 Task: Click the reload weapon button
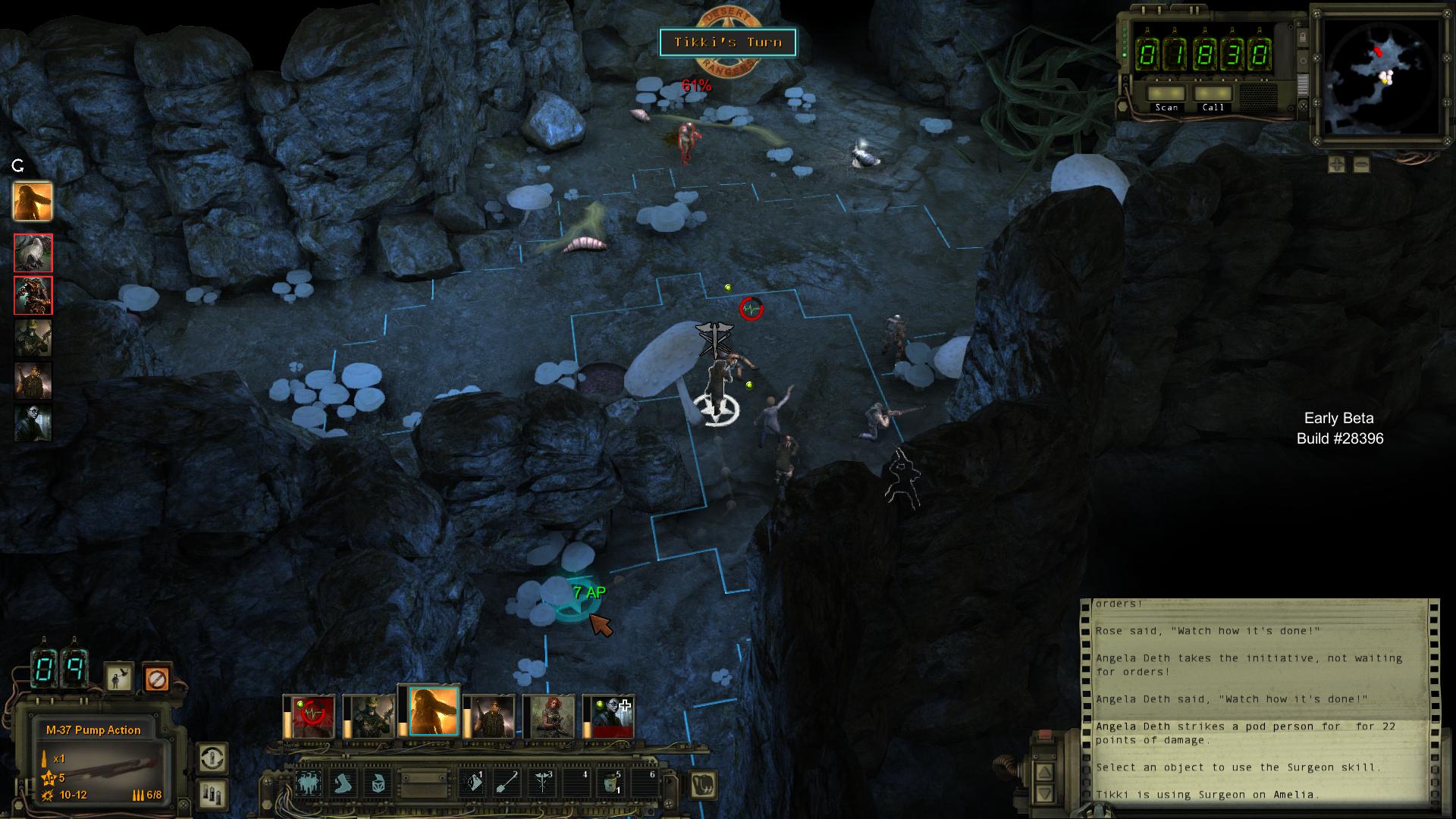click(x=212, y=758)
